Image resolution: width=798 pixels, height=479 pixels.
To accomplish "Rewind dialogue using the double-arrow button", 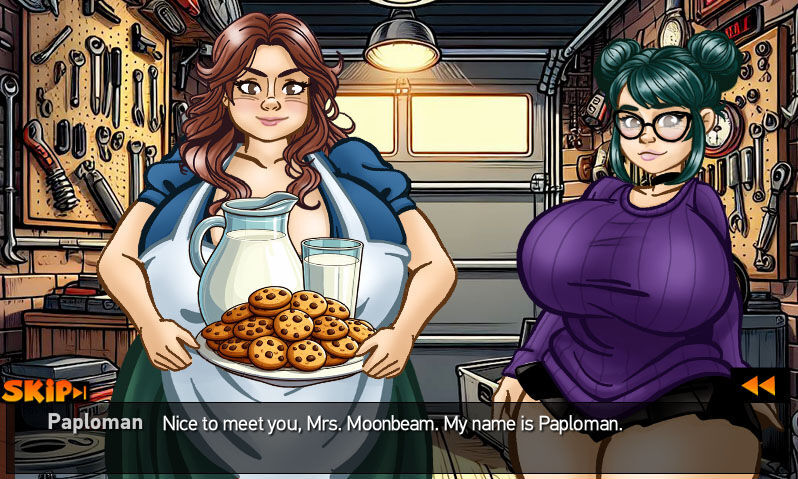I will 758,386.
